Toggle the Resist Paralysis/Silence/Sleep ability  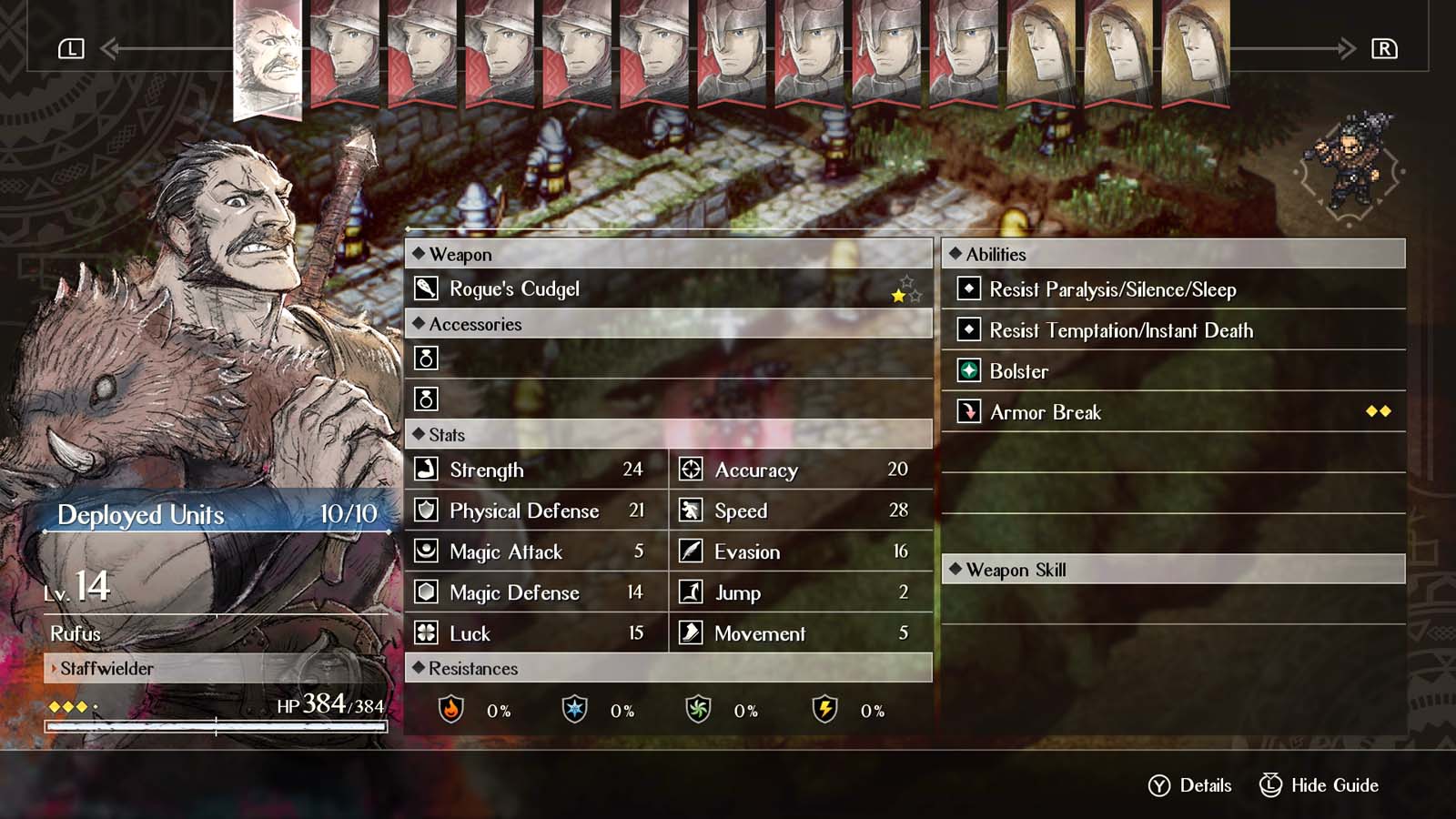[968, 289]
